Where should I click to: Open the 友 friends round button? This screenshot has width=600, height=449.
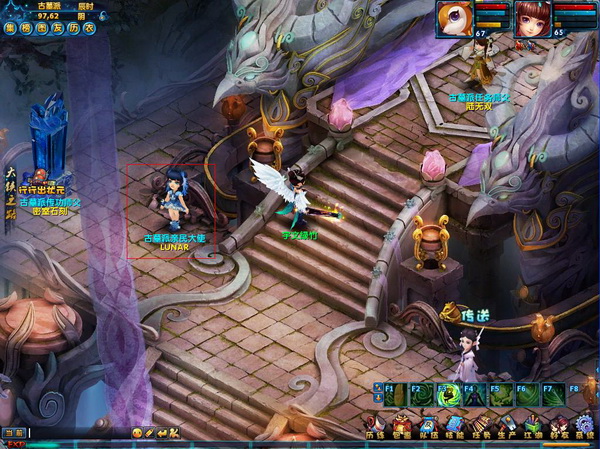[57, 29]
